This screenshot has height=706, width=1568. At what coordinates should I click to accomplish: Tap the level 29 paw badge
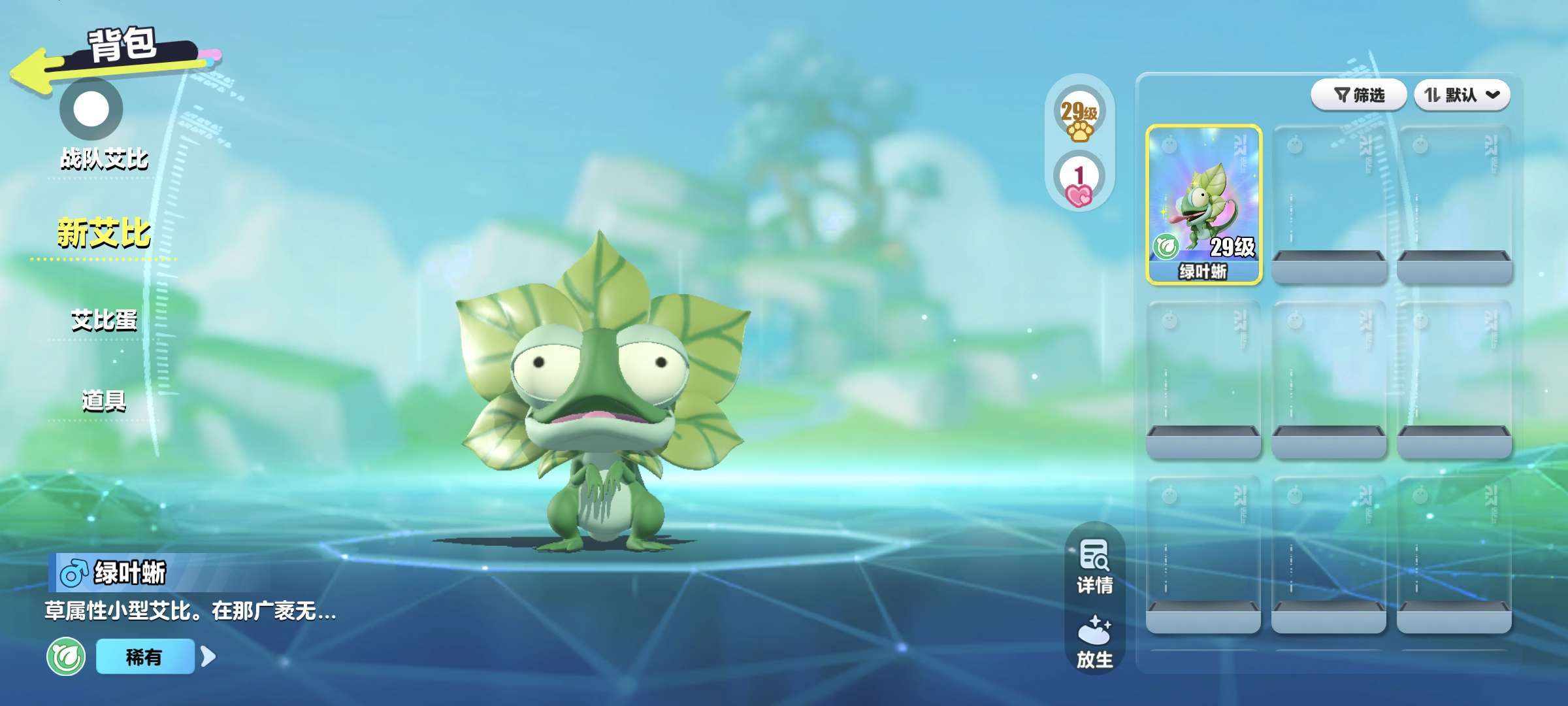1079,118
